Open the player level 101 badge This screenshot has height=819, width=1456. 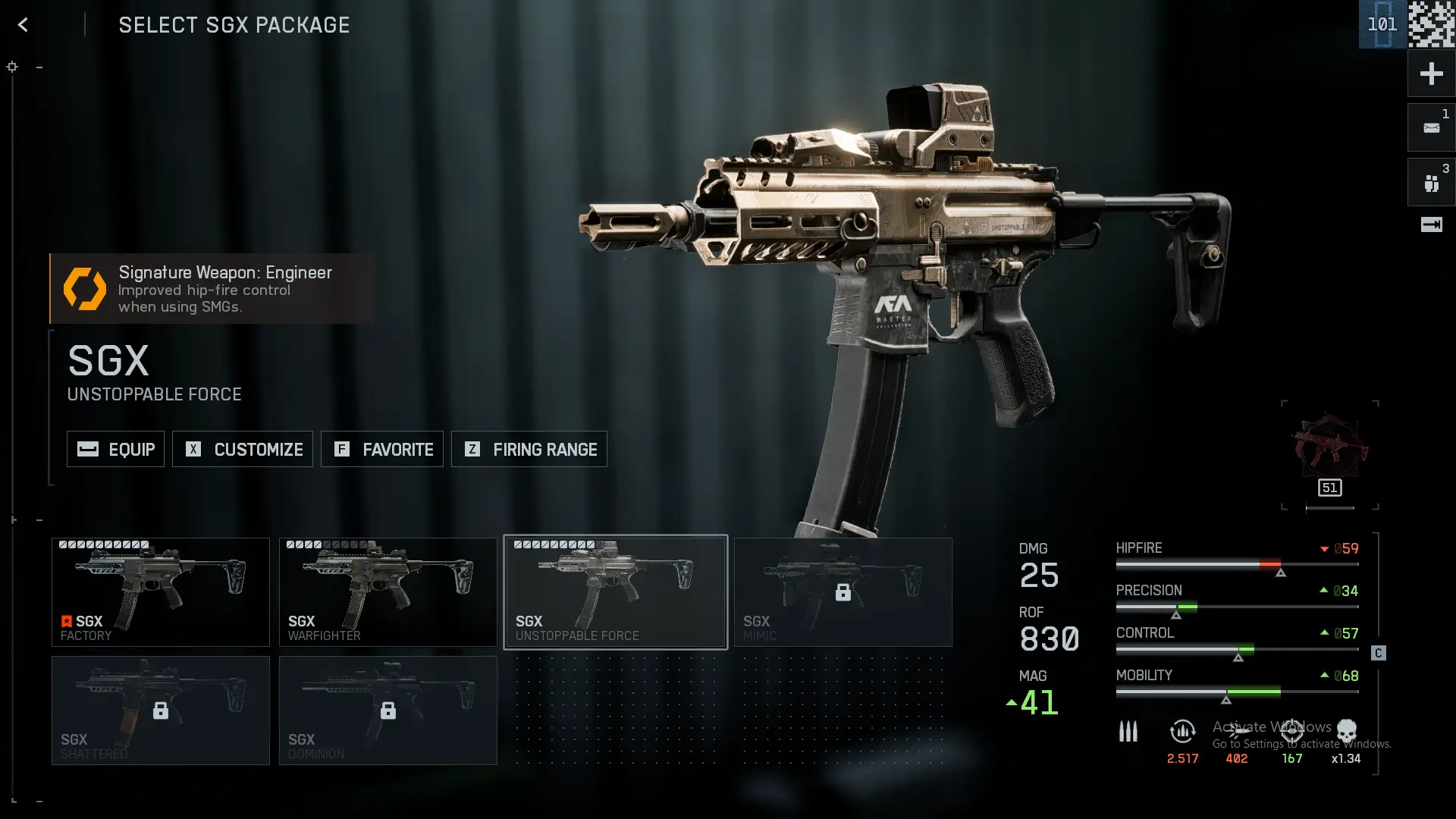(1382, 24)
